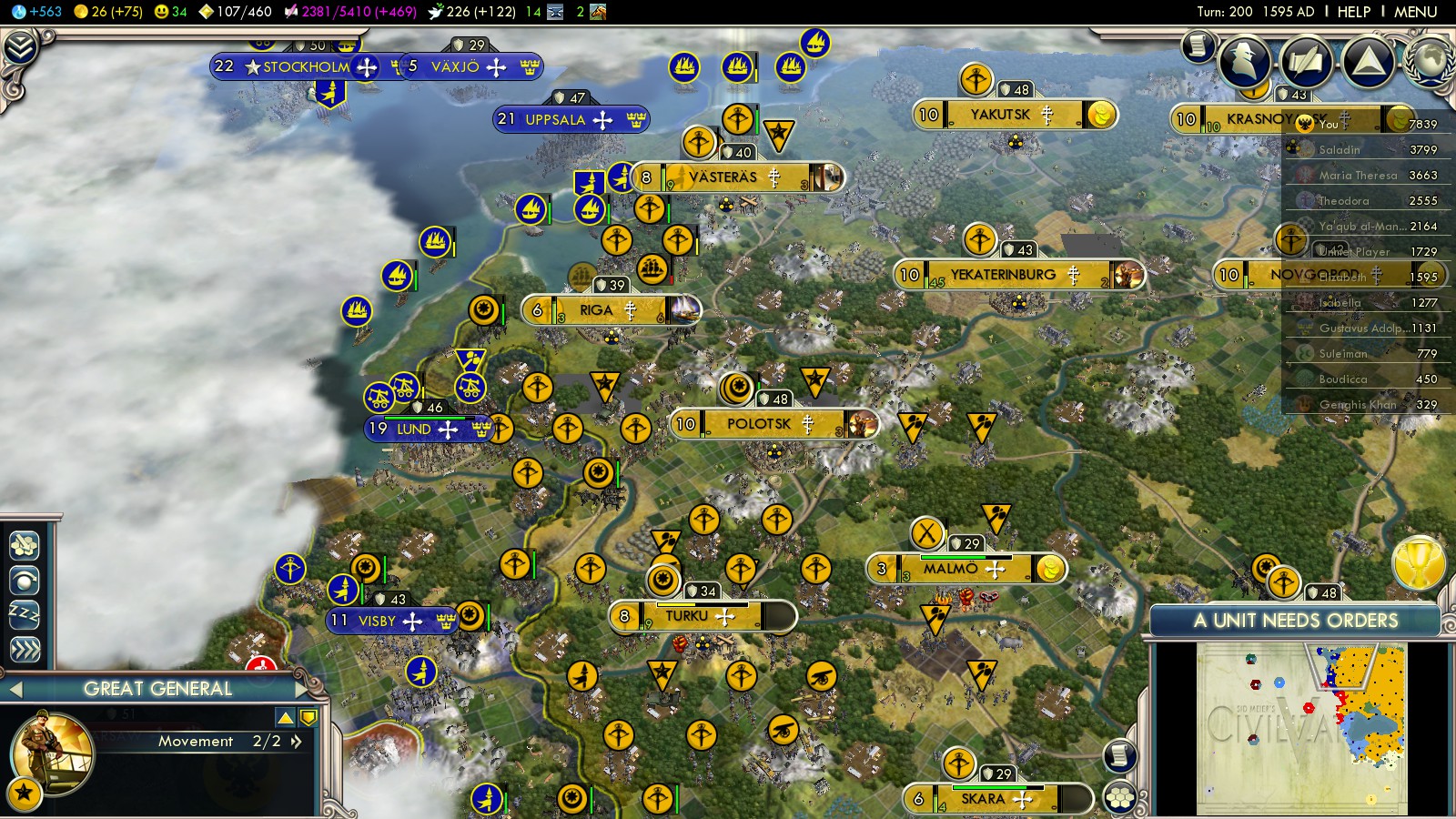Cycle to previous unit with left arrow
Image resolution: width=1456 pixels, height=819 pixels.
[15, 690]
